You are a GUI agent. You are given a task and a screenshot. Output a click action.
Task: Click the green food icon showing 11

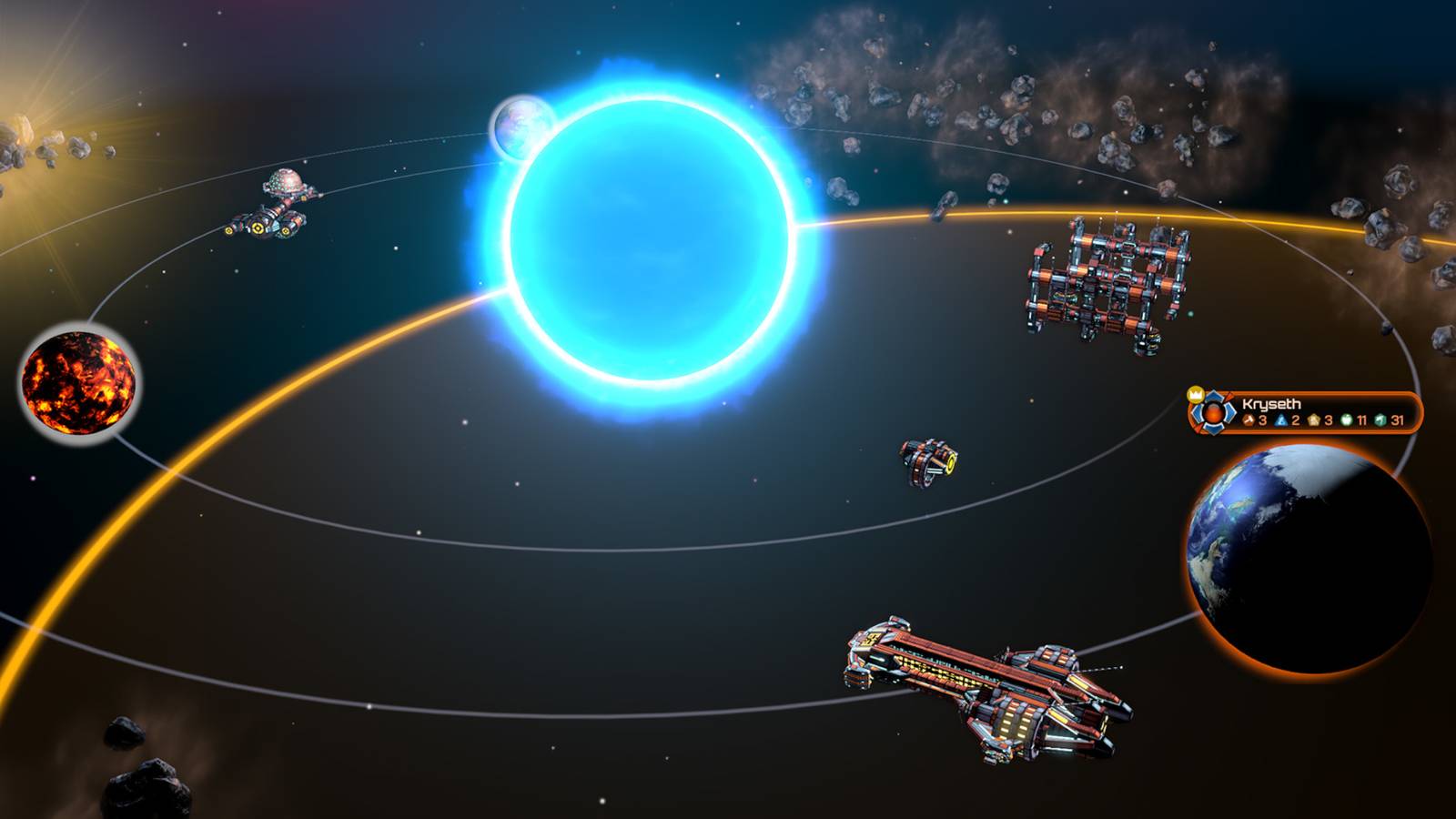click(x=1346, y=420)
